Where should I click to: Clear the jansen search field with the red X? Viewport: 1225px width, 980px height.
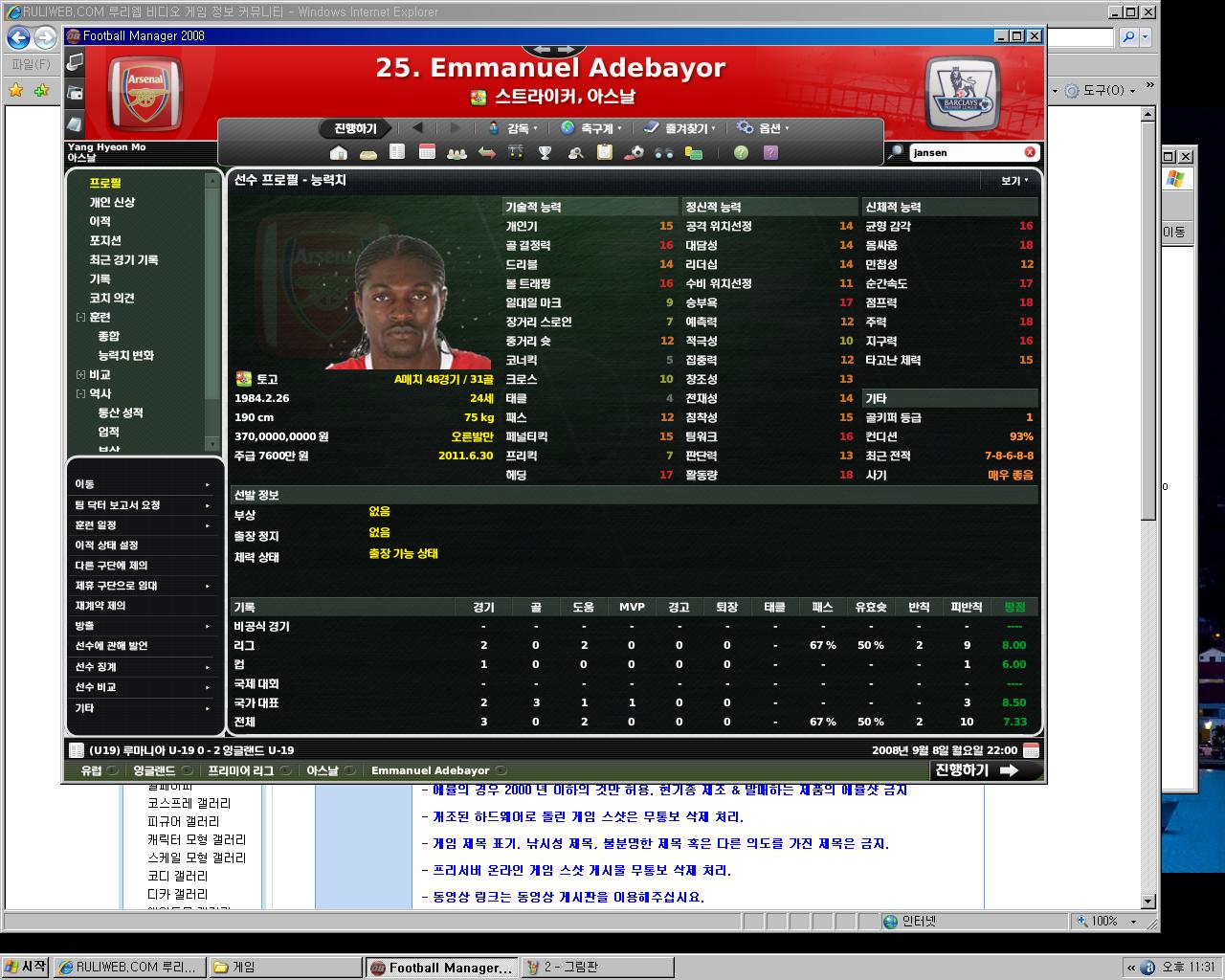pyautogui.click(x=1029, y=151)
